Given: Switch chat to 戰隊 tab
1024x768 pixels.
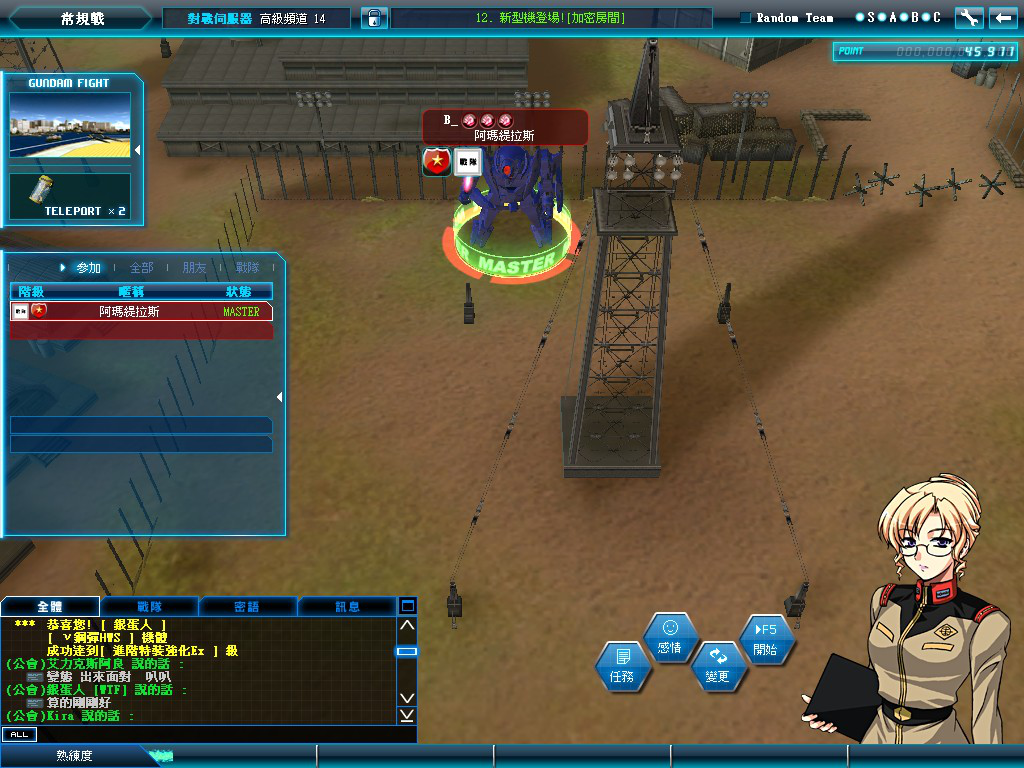Looking at the screenshot, I should (x=149, y=606).
